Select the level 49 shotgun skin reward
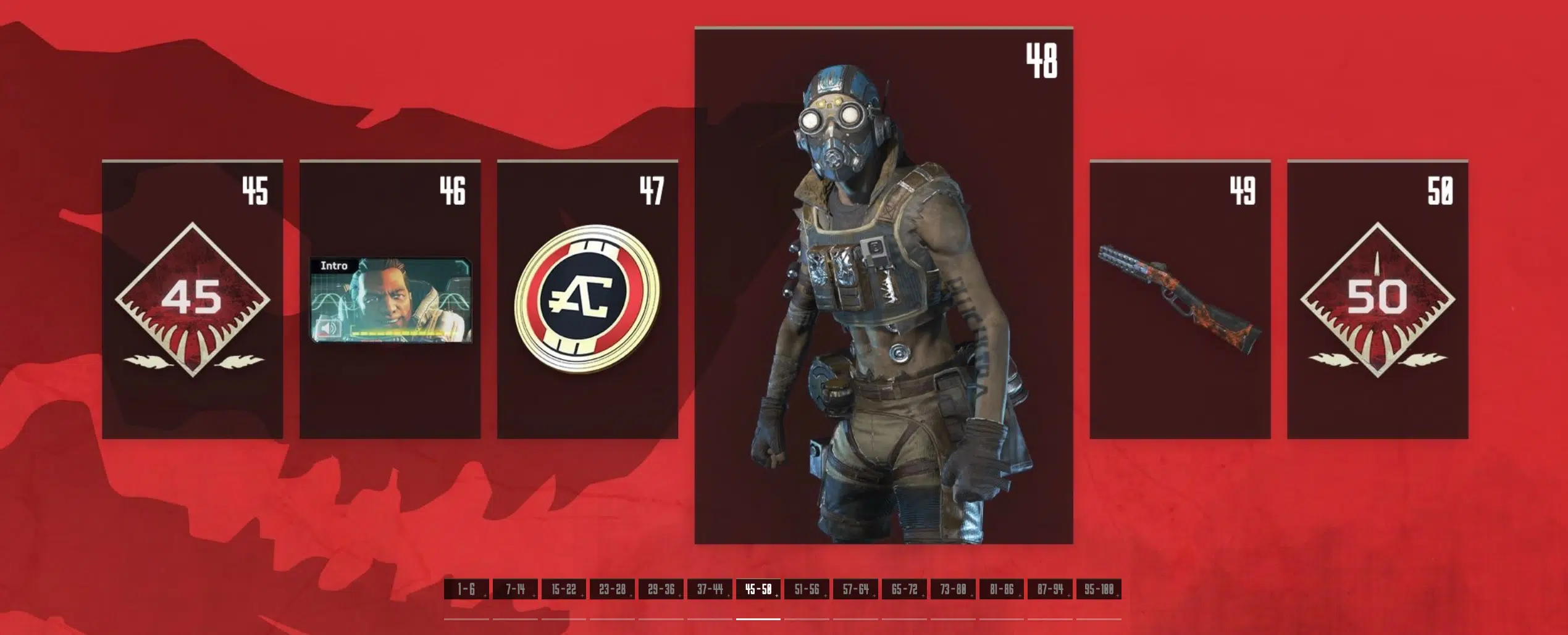 pos(1180,300)
